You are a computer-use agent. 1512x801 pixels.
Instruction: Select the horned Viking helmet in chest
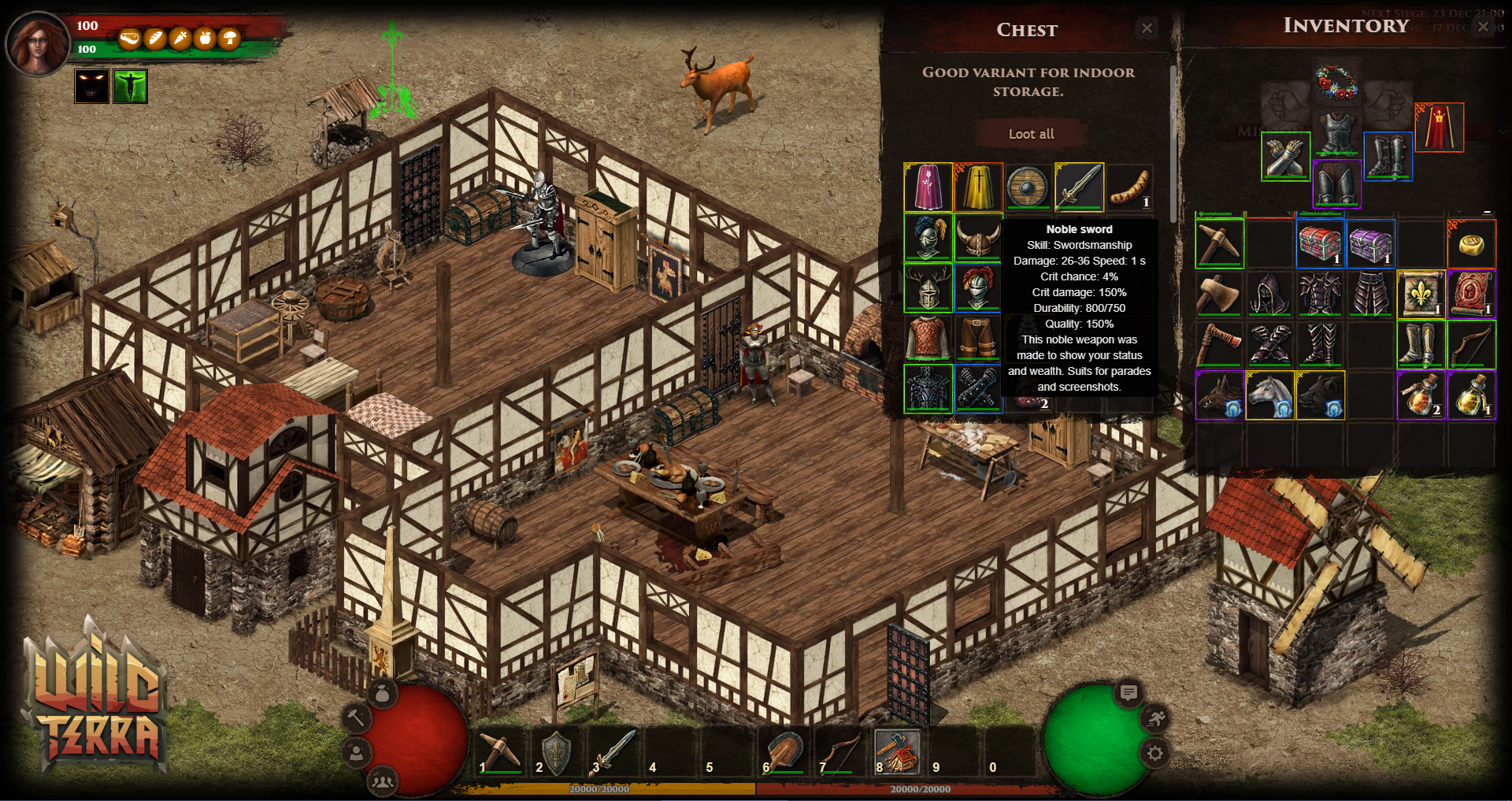[977, 237]
